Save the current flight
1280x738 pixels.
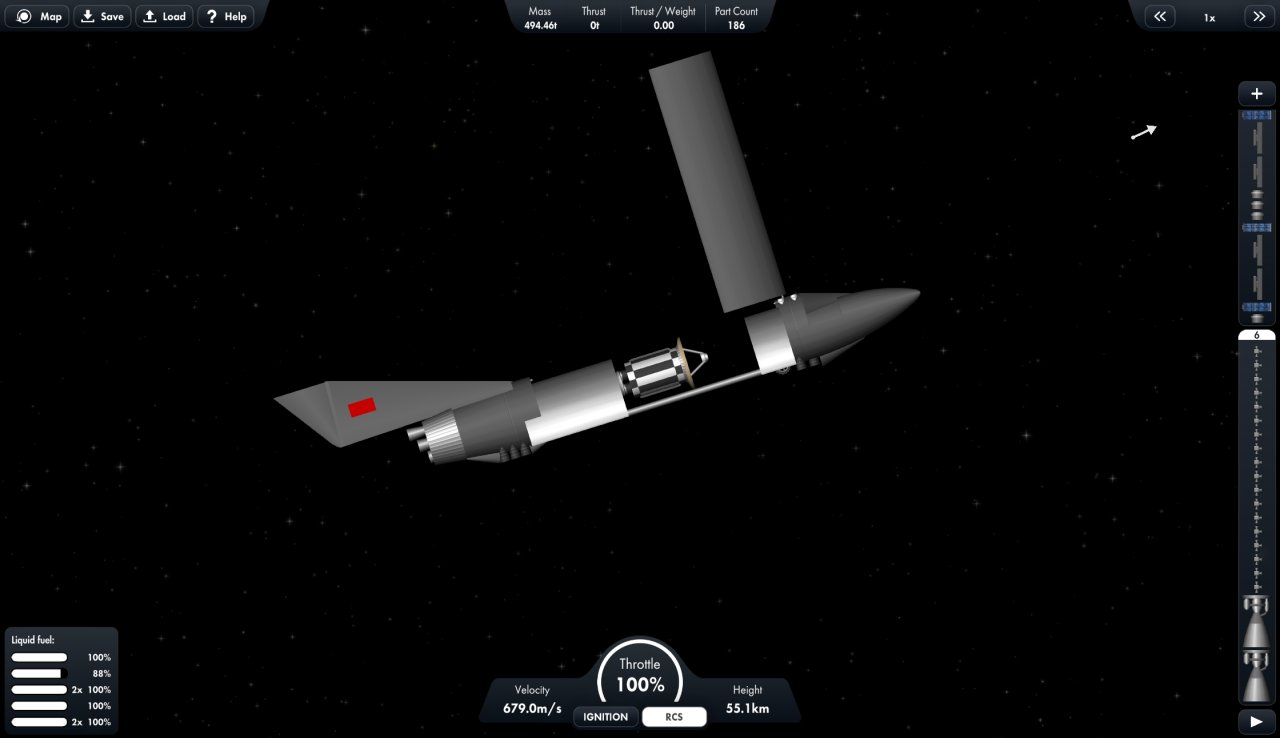(102, 16)
